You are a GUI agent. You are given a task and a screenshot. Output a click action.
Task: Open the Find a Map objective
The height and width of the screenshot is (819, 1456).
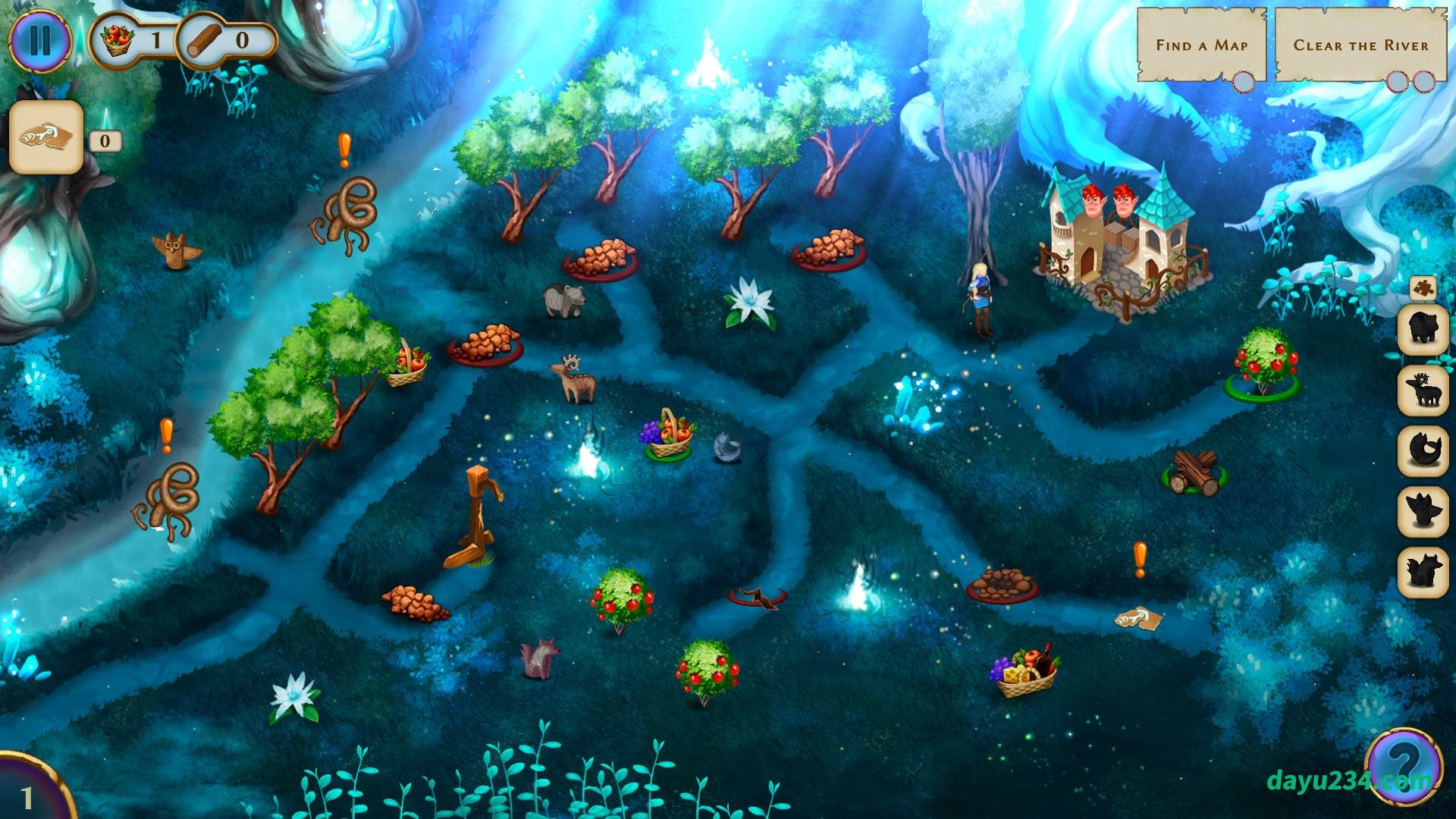1201,45
